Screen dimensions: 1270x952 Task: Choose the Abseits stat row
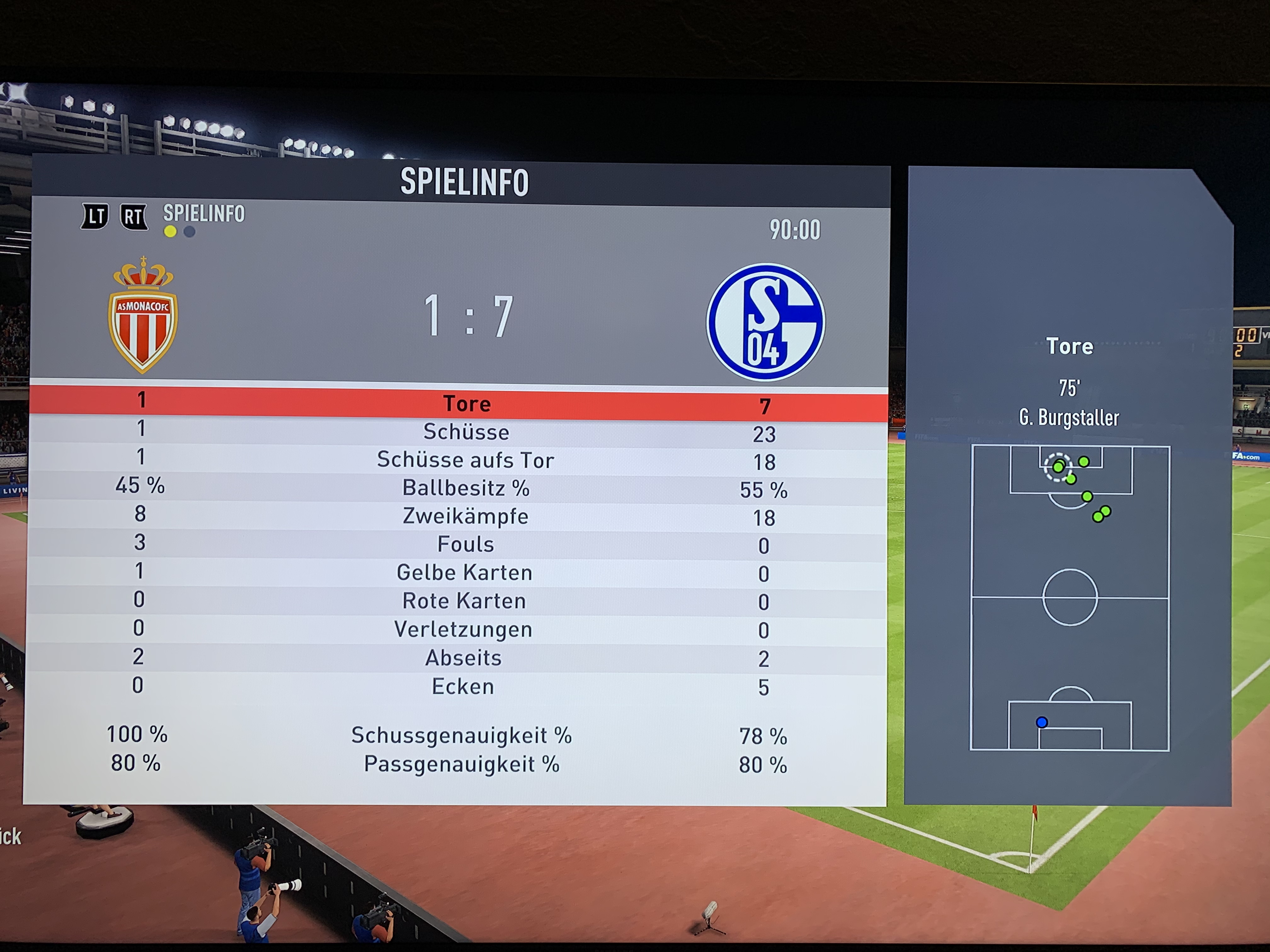pyautogui.click(x=463, y=658)
